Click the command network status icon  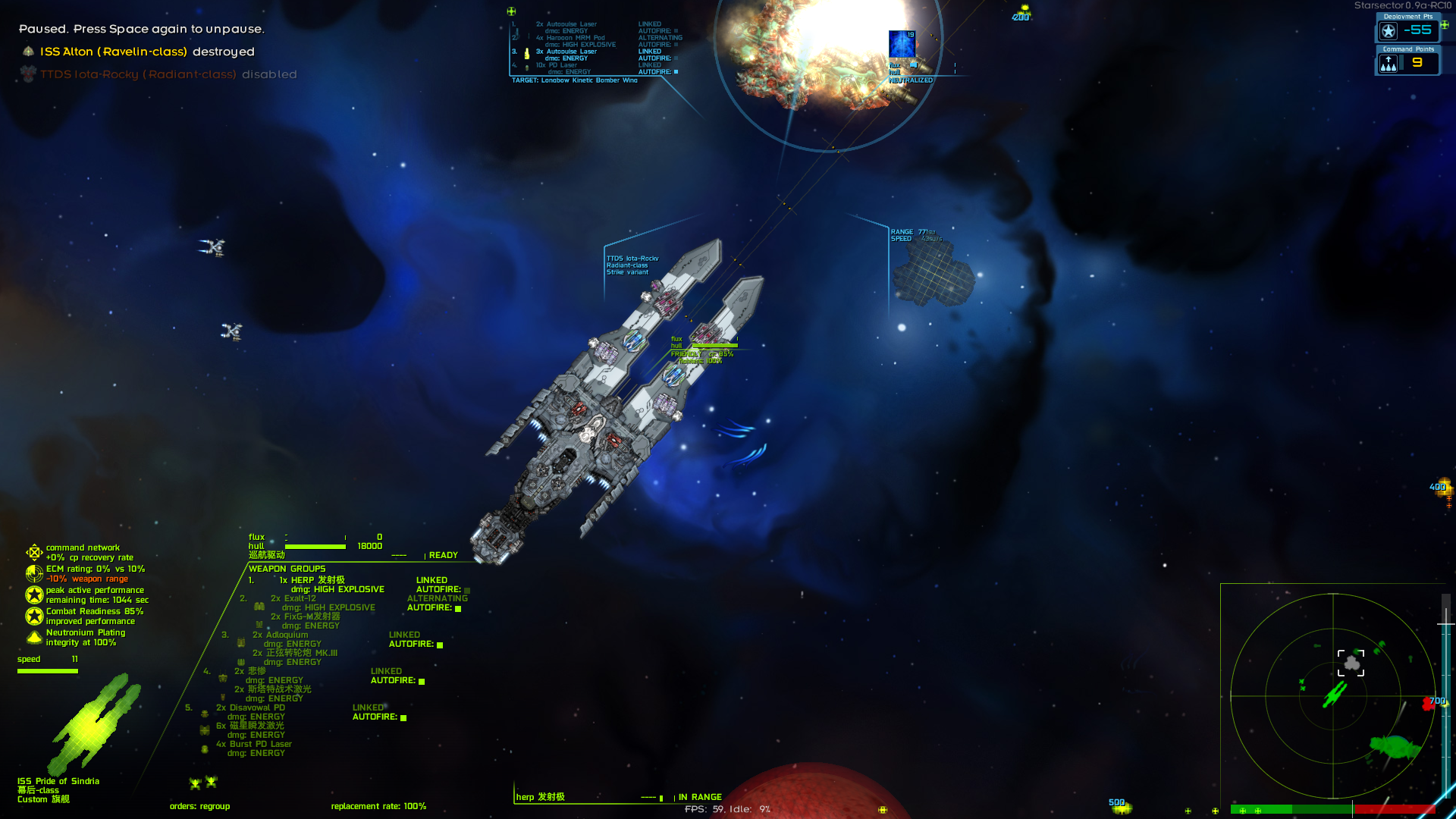pyautogui.click(x=34, y=552)
